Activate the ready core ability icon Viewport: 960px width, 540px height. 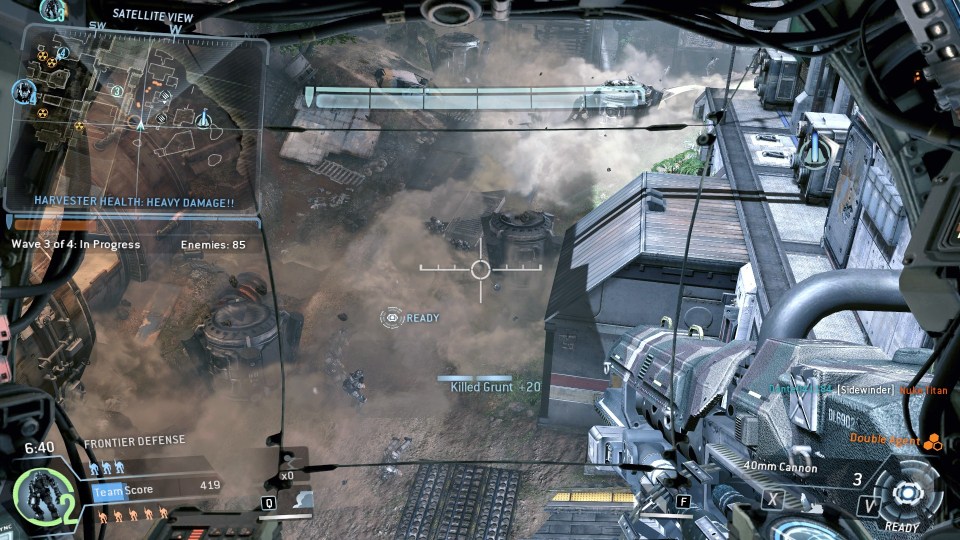[x=907, y=493]
